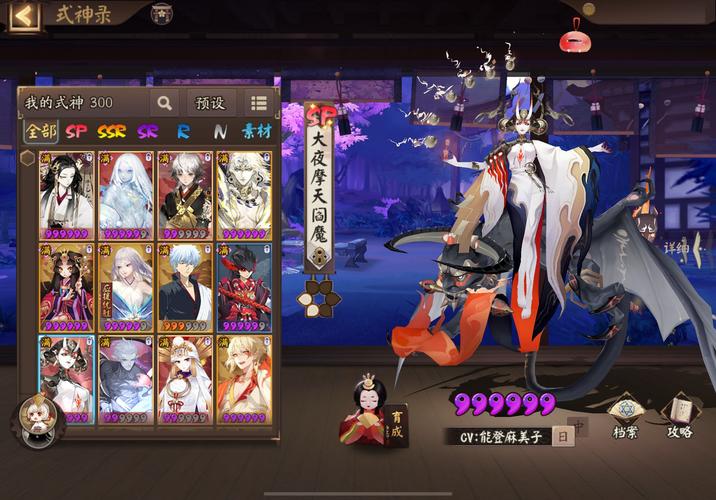The height and width of the screenshot is (500, 716).
Task: Pick the red-armored black-haired shikigami card
Action: [243, 287]
